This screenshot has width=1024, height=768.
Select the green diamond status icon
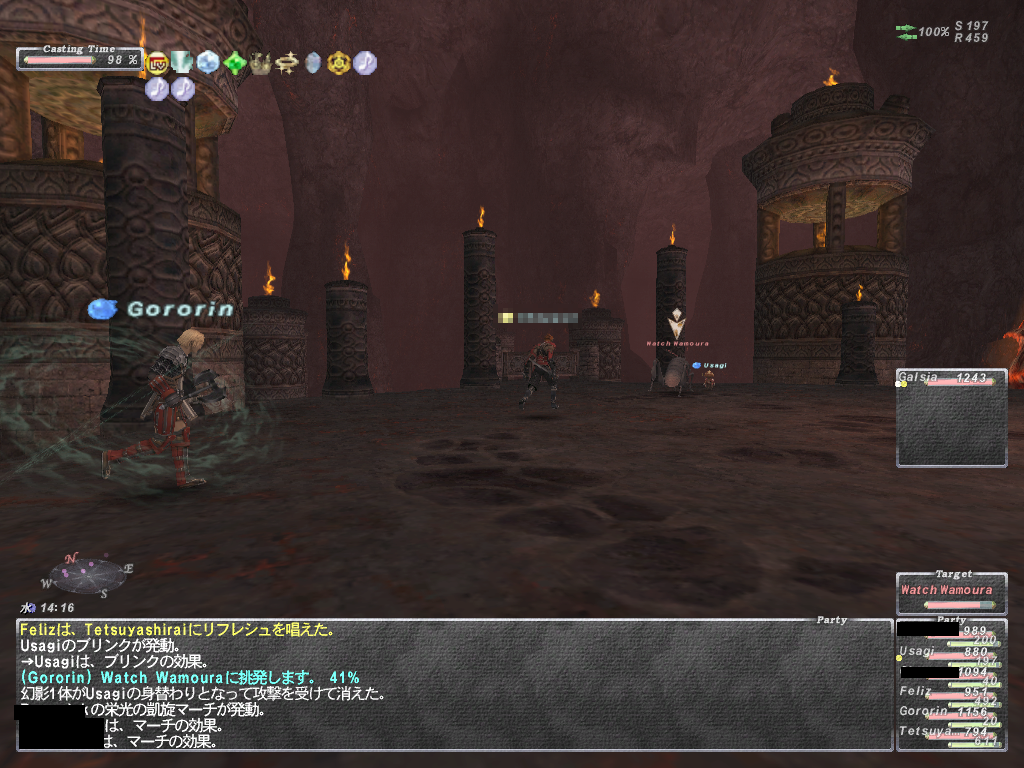(235, 64)
